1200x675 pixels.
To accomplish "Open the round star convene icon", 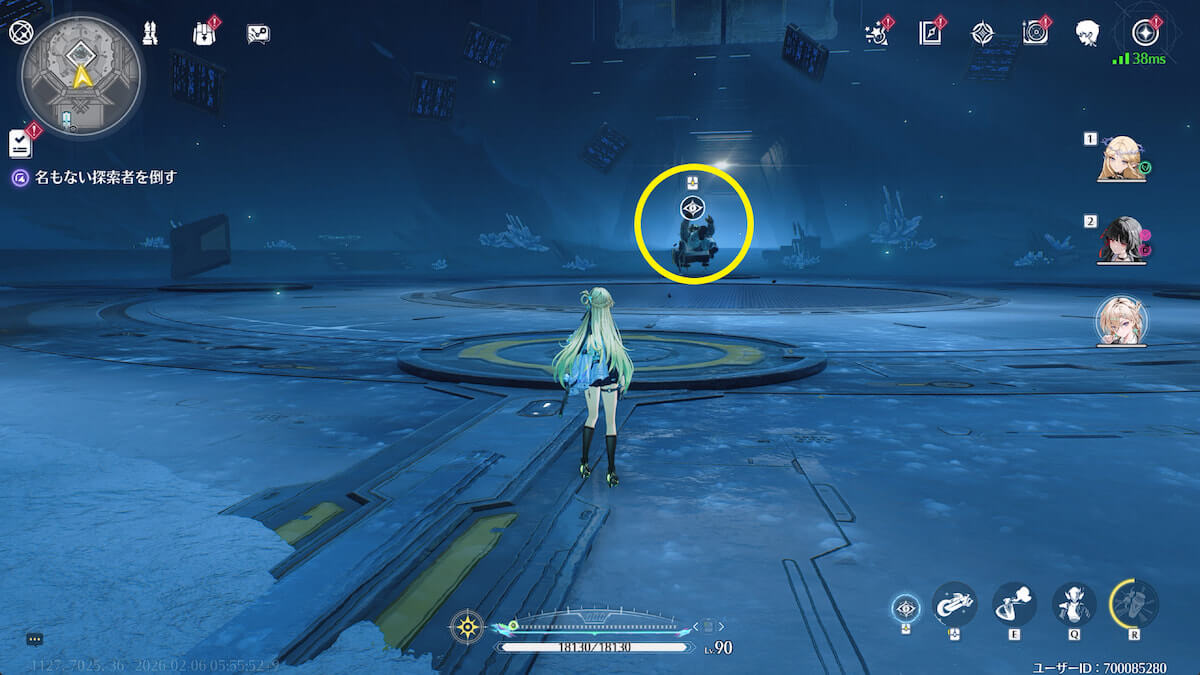I will tap(1145, 33).
